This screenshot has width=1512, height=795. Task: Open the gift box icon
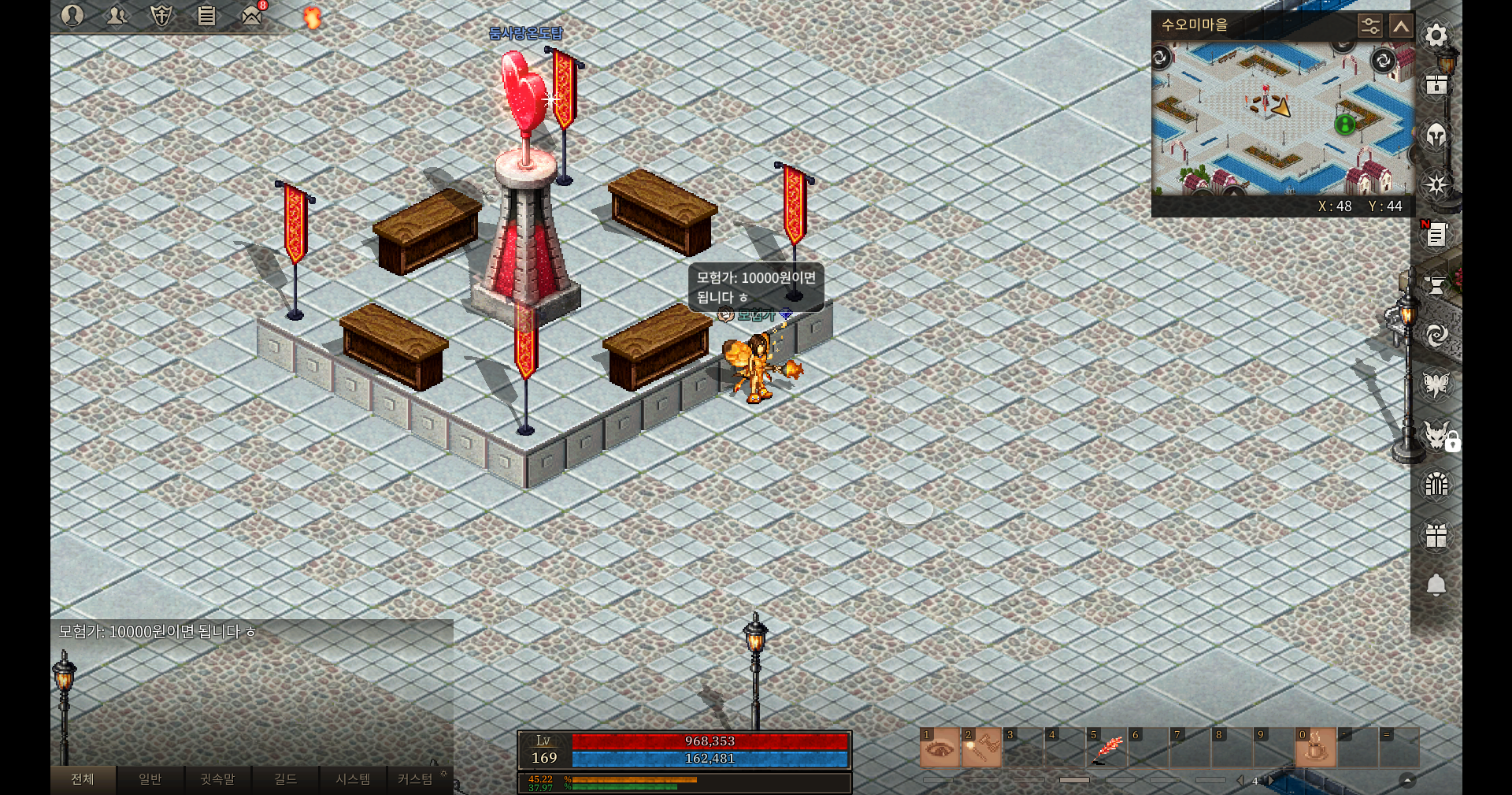click(x=1436, y=536)
